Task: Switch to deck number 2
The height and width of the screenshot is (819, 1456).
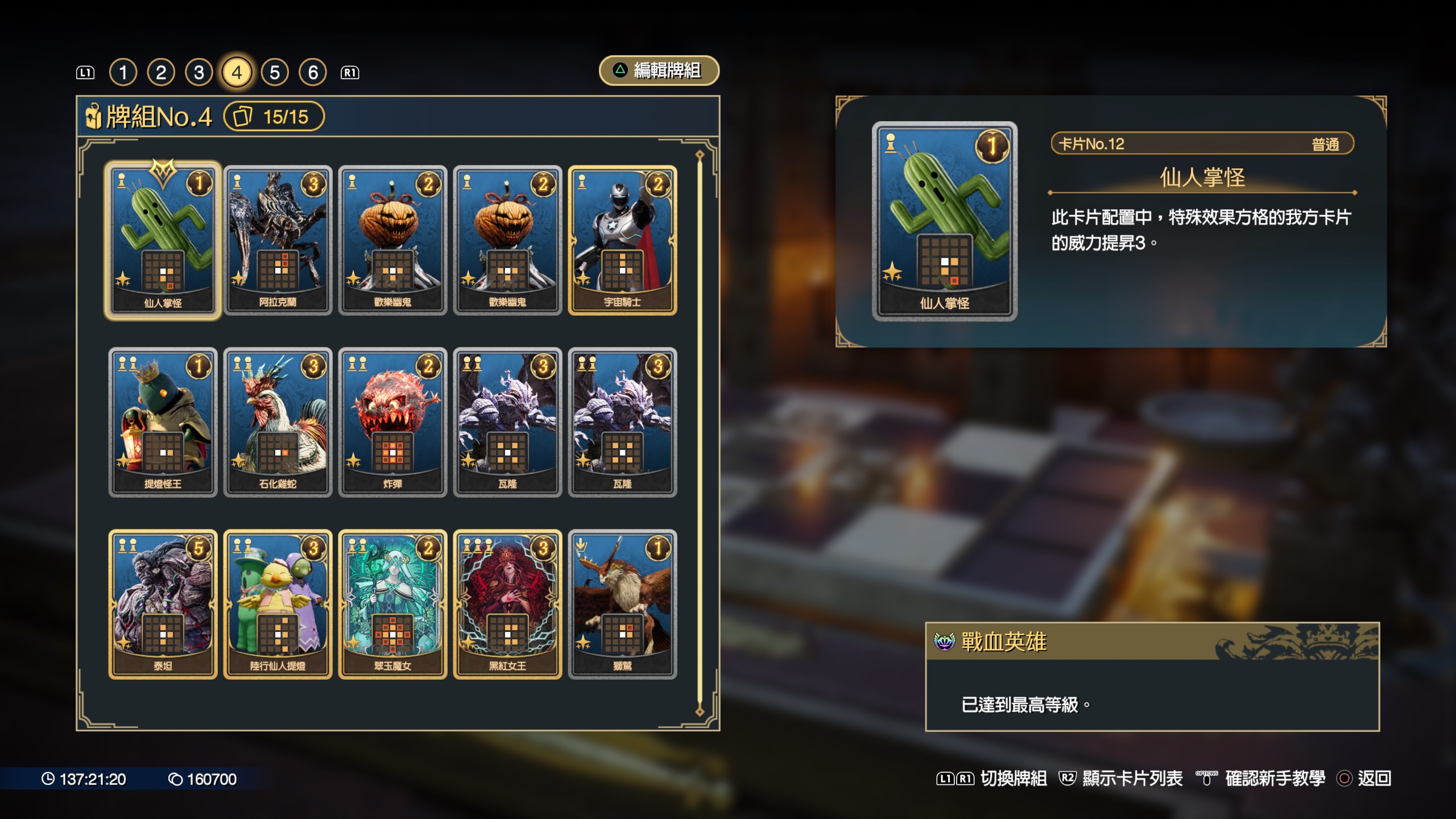Action: (x=161, y=72)
